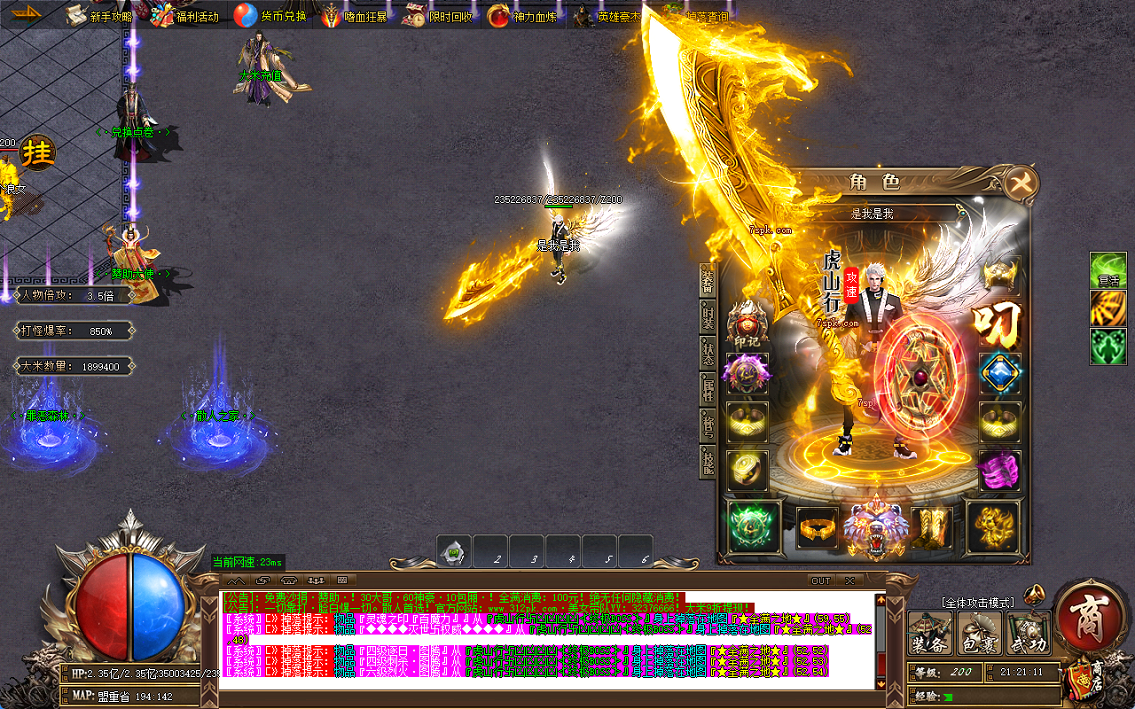Open the 武功 skills button

pyautogui.click(x=1028, y=633)
